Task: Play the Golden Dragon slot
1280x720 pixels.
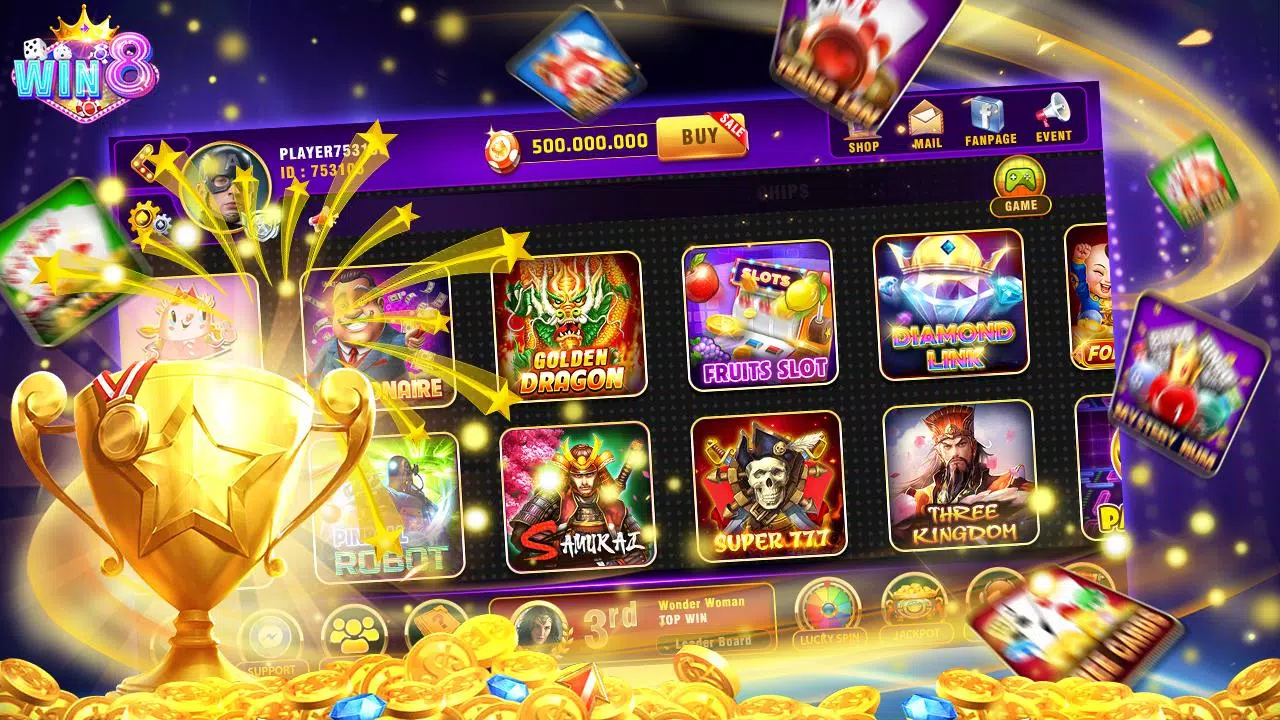Action: pos(573,322)
